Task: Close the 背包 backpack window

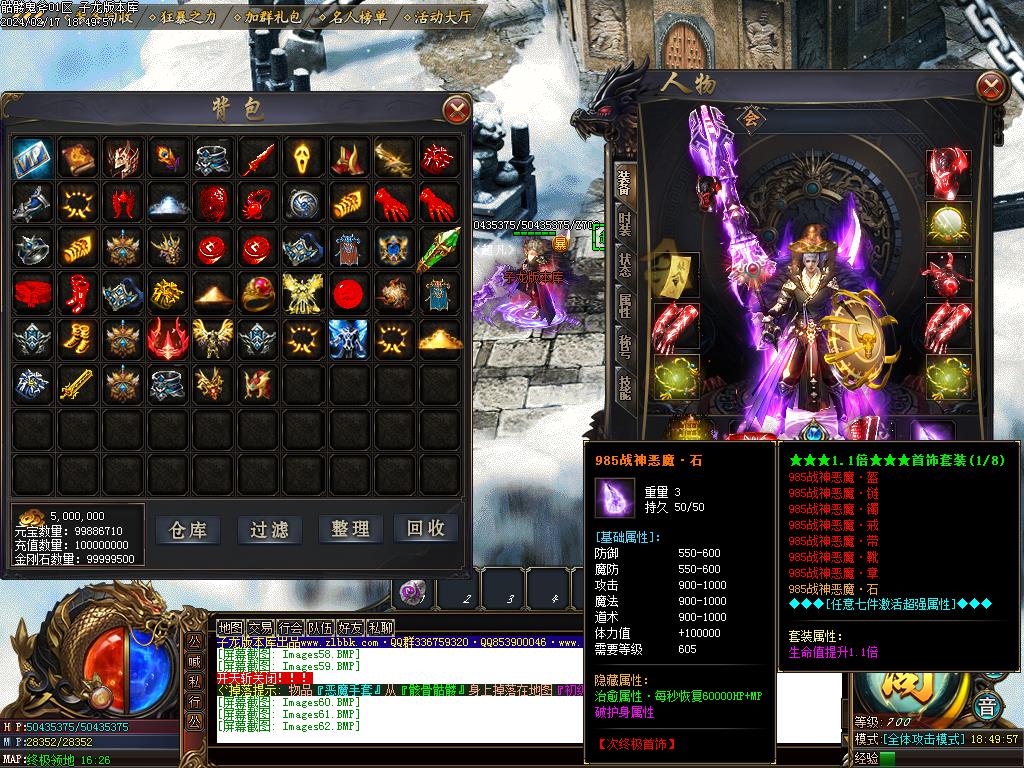Action: coord(456,109)
